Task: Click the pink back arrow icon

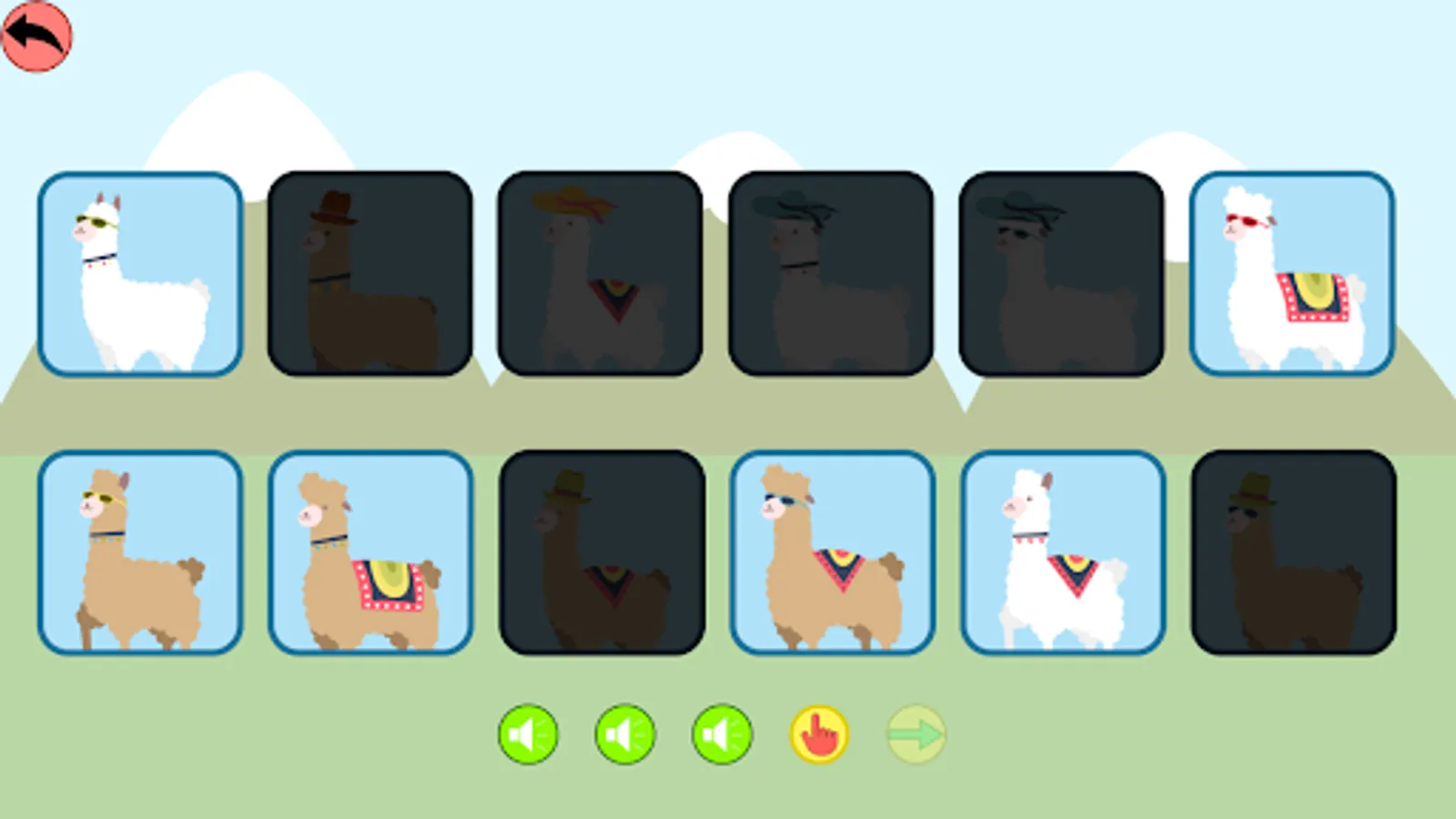Action: tap(38, 38)
